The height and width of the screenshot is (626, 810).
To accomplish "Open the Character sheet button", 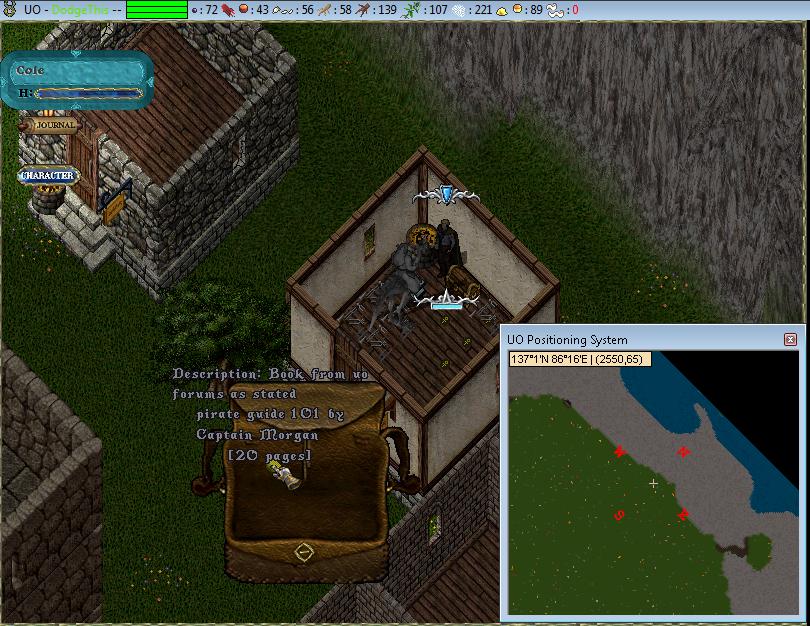I will pyautogui.click(x=47, y=176).
